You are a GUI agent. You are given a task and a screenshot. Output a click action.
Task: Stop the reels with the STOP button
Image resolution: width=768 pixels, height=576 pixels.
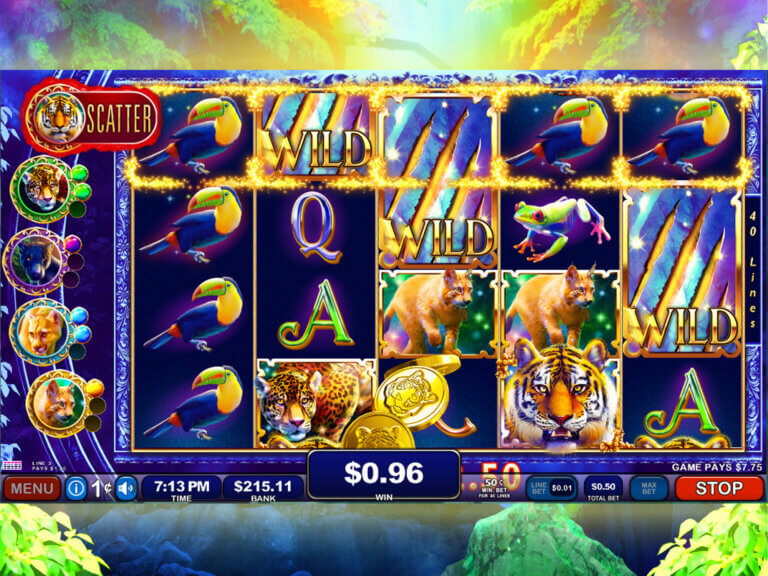pos(719,488)
